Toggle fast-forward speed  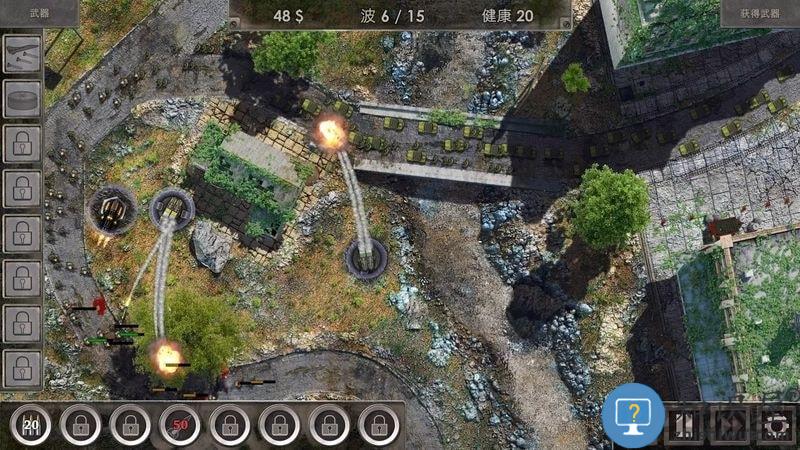tap(731, 425)
